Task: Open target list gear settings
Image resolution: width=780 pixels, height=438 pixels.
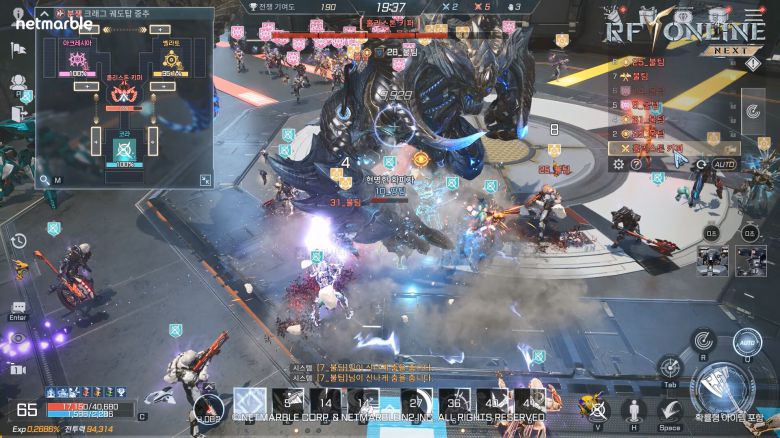Action: coord(618,164)
